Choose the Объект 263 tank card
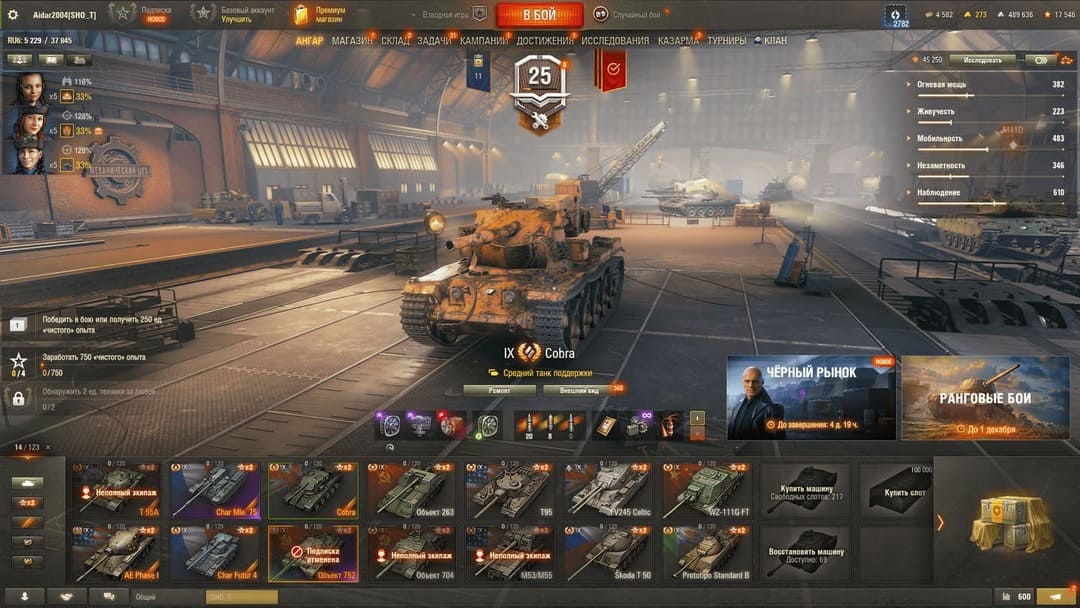This screenshot has height=608, width=1080. point(411,490)
